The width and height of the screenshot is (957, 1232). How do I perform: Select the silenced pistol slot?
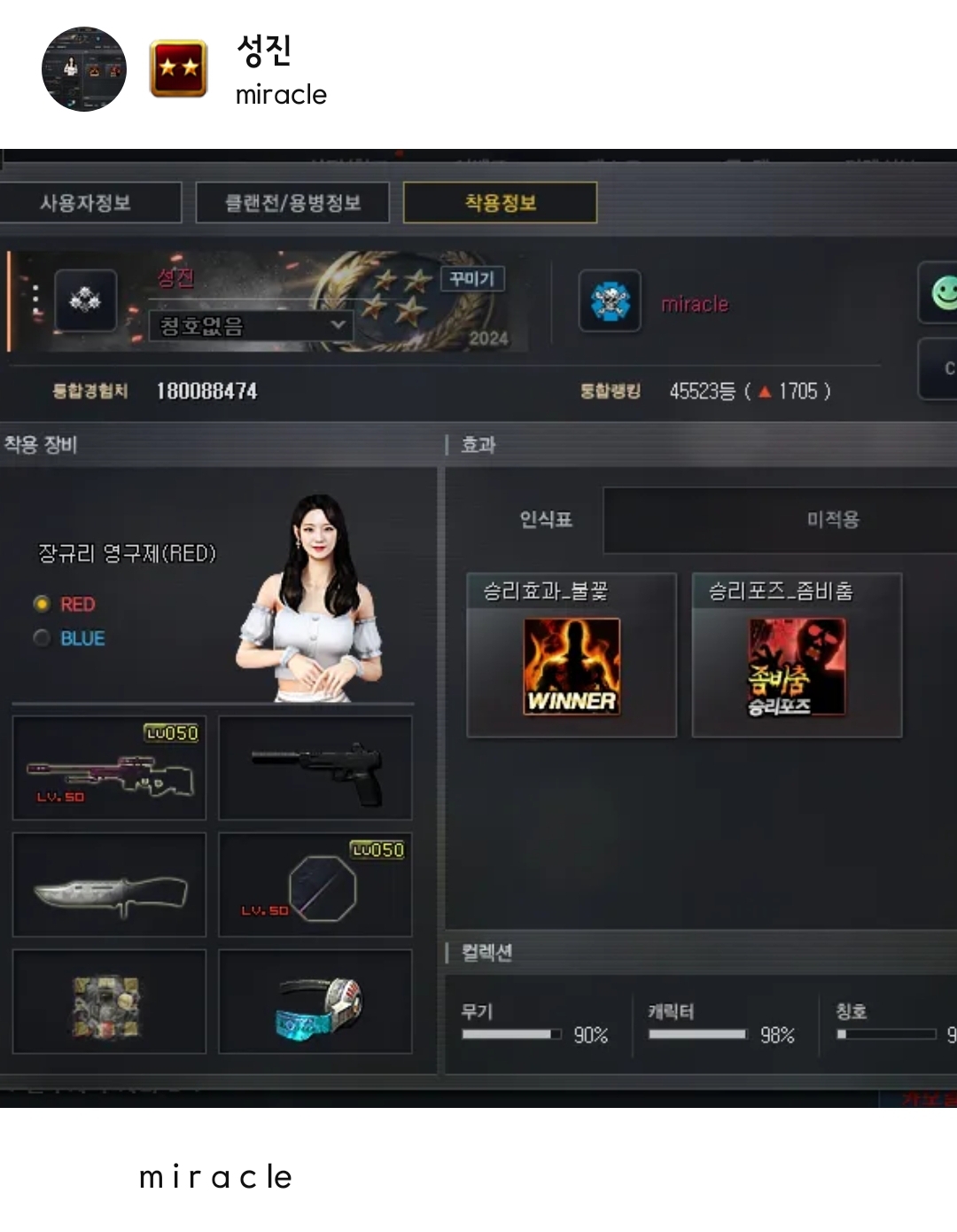pyautogui.click(x=315, y=768)
